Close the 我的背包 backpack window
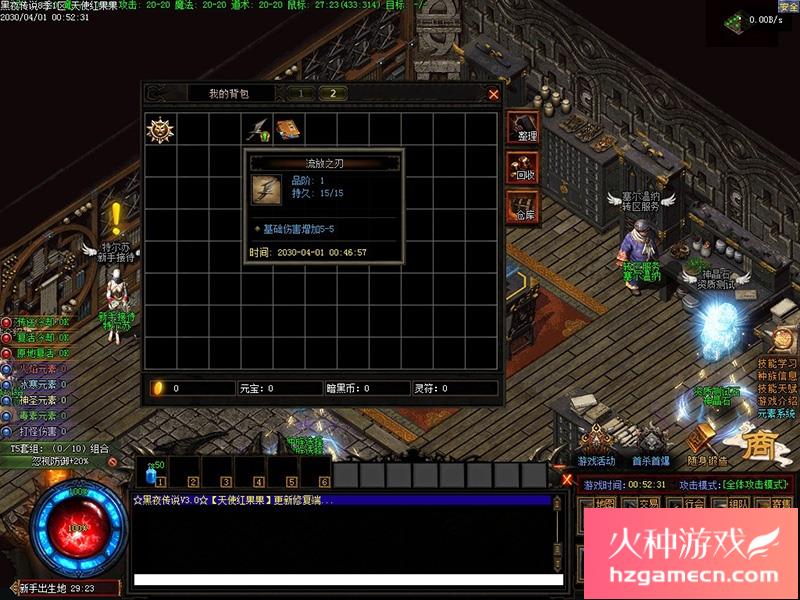The width and height of the screenshot is (800, 600). (493, 94)
